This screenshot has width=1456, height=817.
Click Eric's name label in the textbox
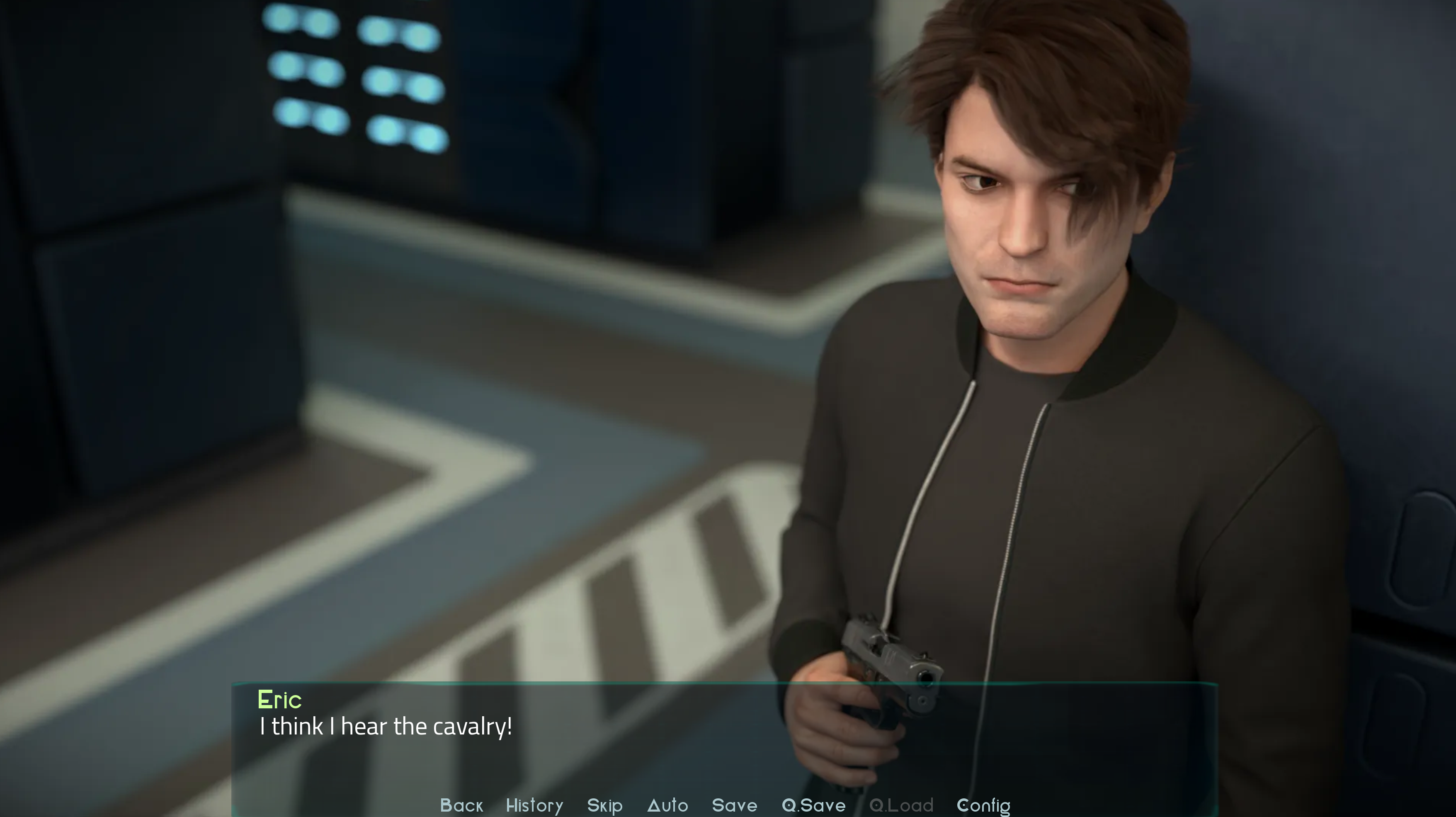point(280,700)
